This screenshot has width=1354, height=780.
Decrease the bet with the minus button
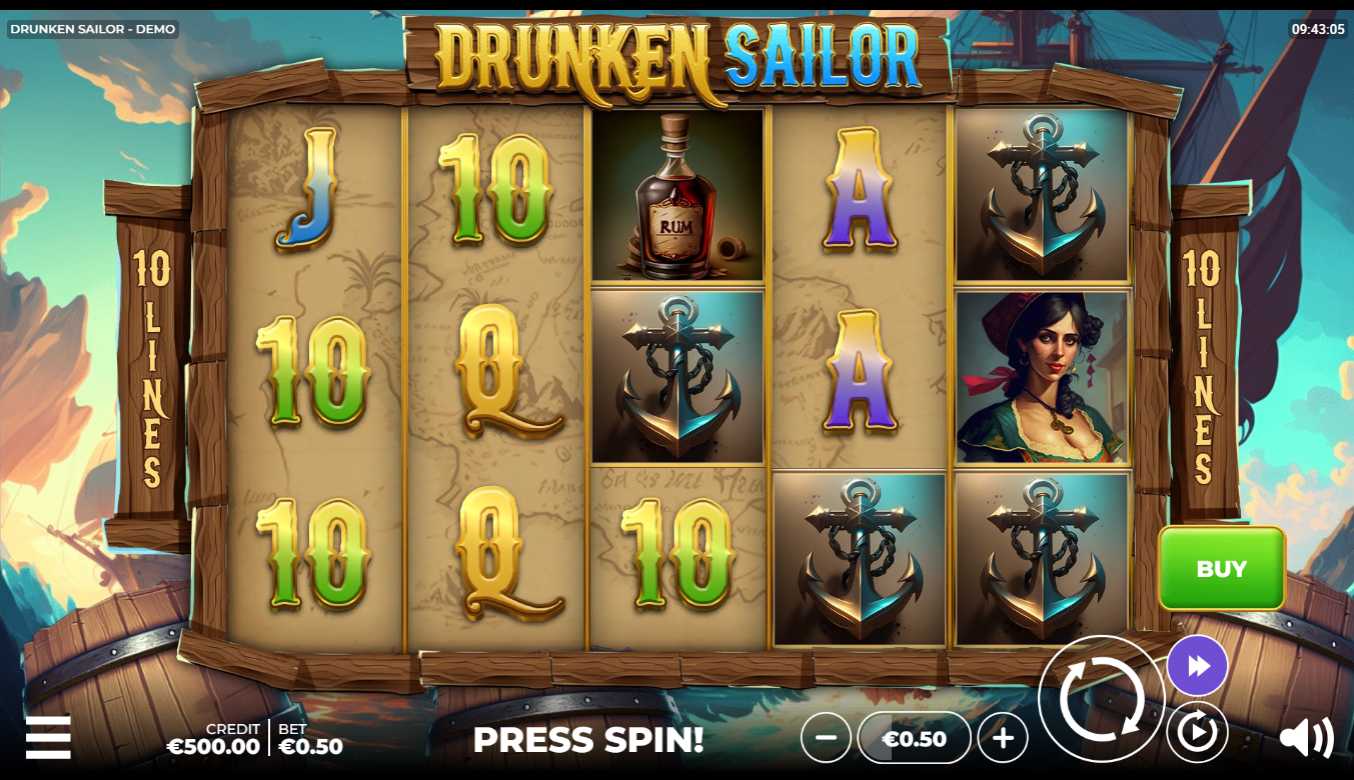(826, 739)
